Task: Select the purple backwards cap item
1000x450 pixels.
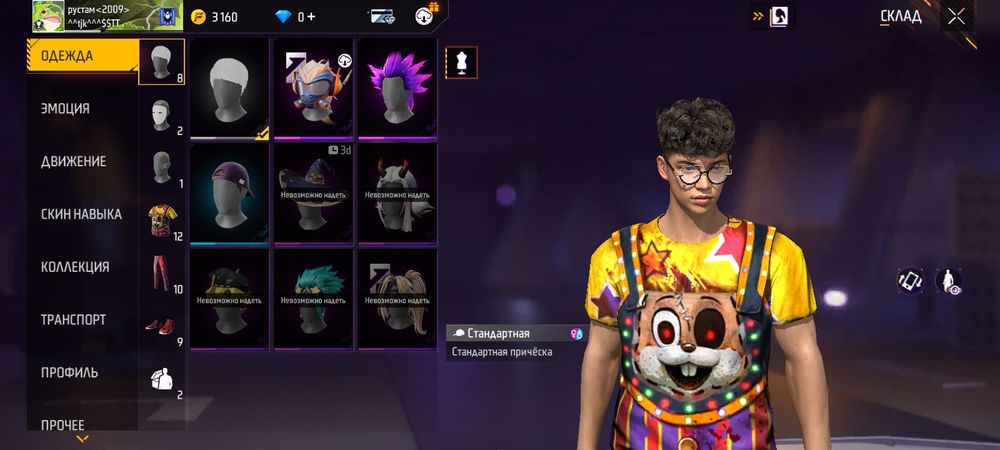Action: pyautogui.click(x=229, y=193)
